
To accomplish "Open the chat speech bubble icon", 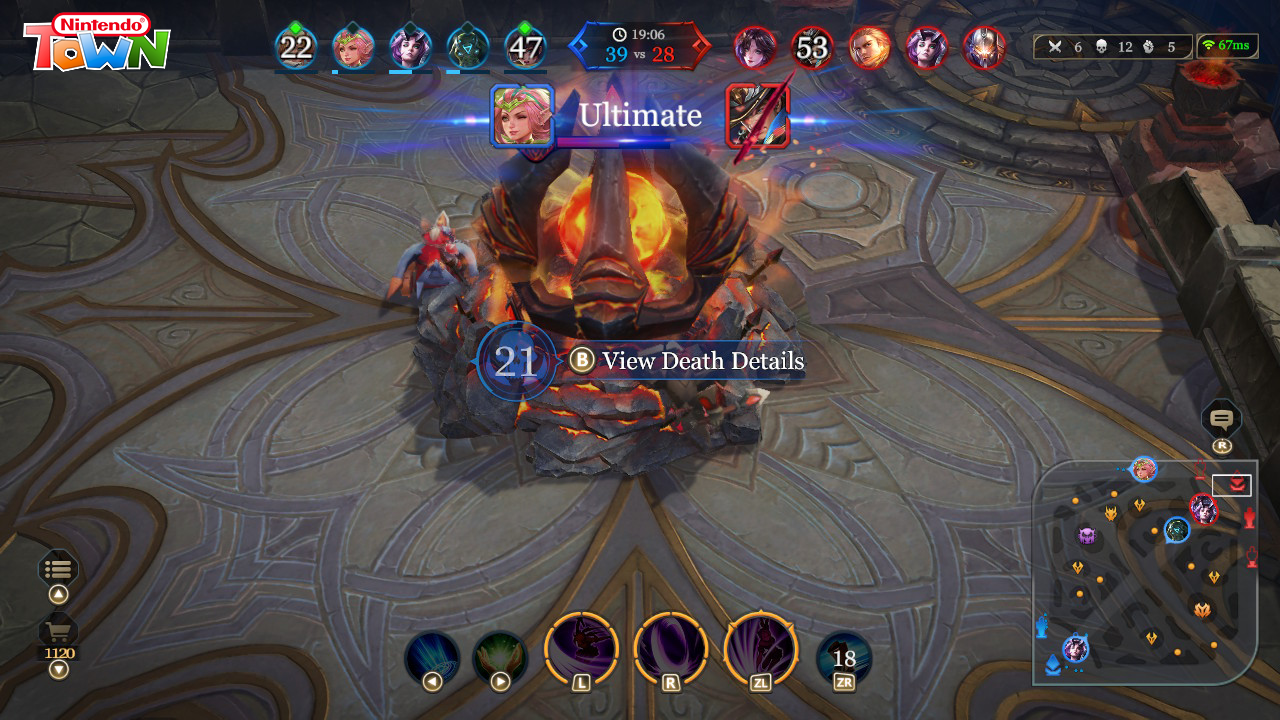I will pyautogui.click(x=1221, y=418).
